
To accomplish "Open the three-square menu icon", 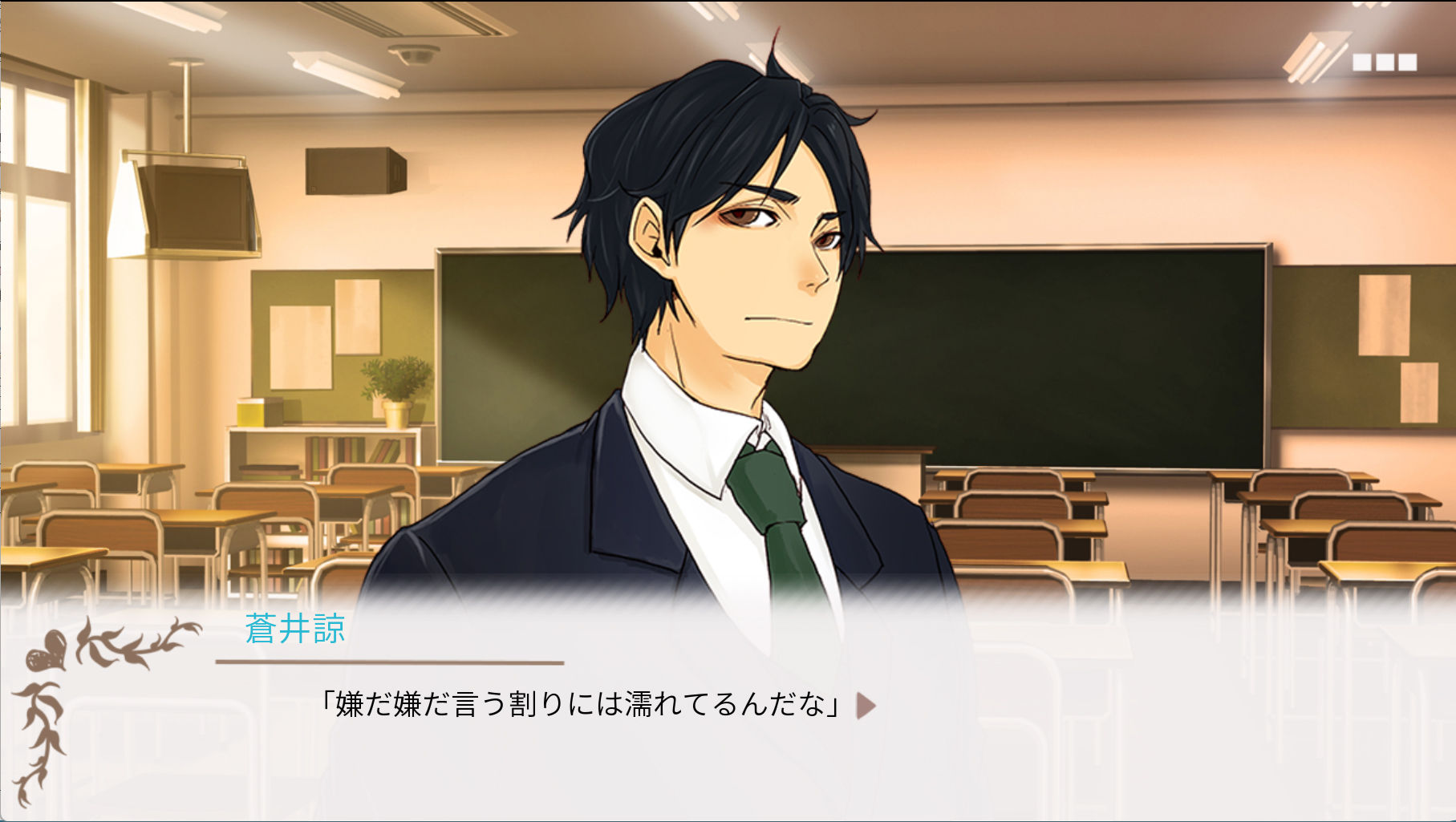I will point(1384,62).
